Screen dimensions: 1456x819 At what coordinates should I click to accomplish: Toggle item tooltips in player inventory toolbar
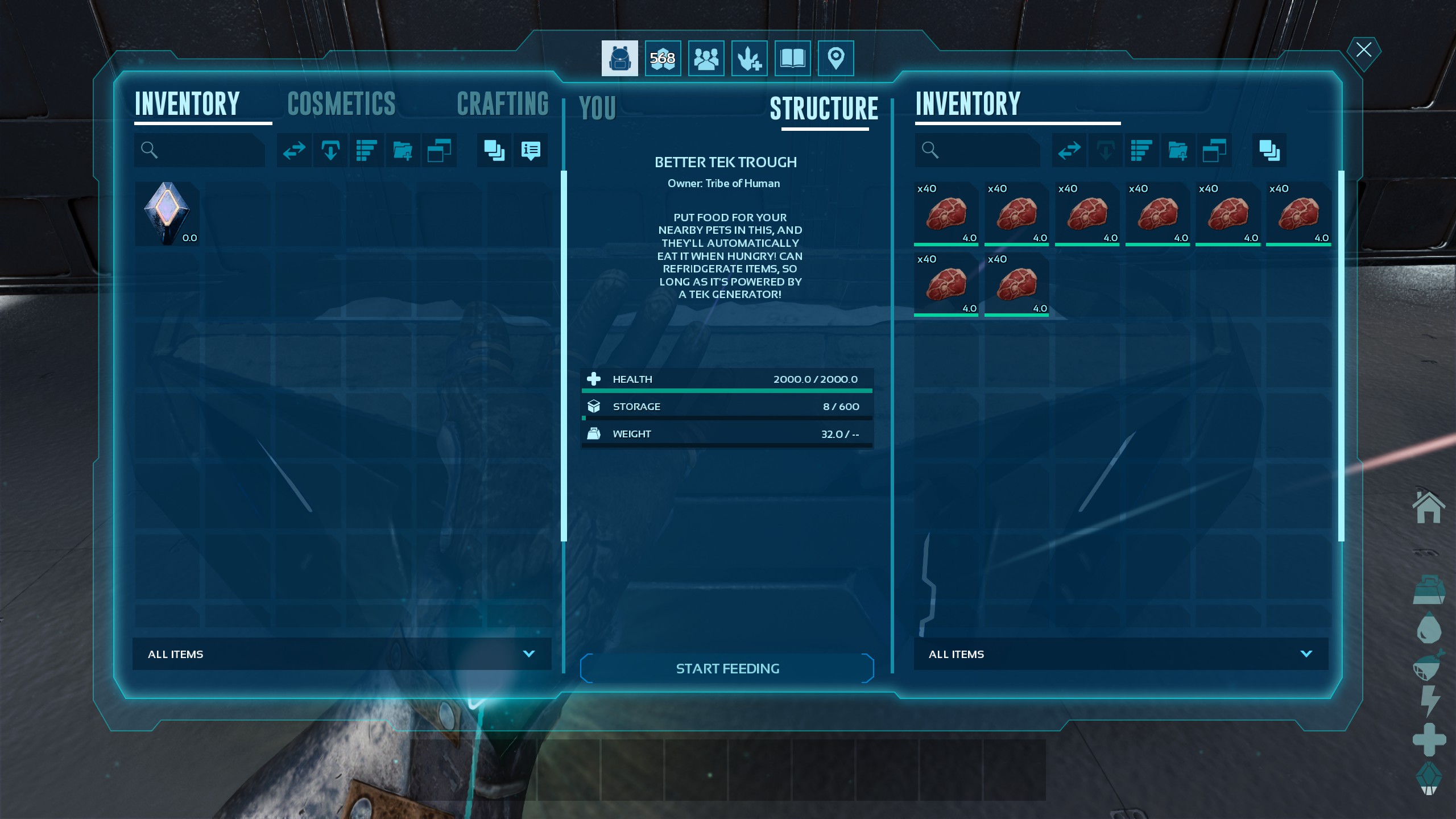point(530,150)
